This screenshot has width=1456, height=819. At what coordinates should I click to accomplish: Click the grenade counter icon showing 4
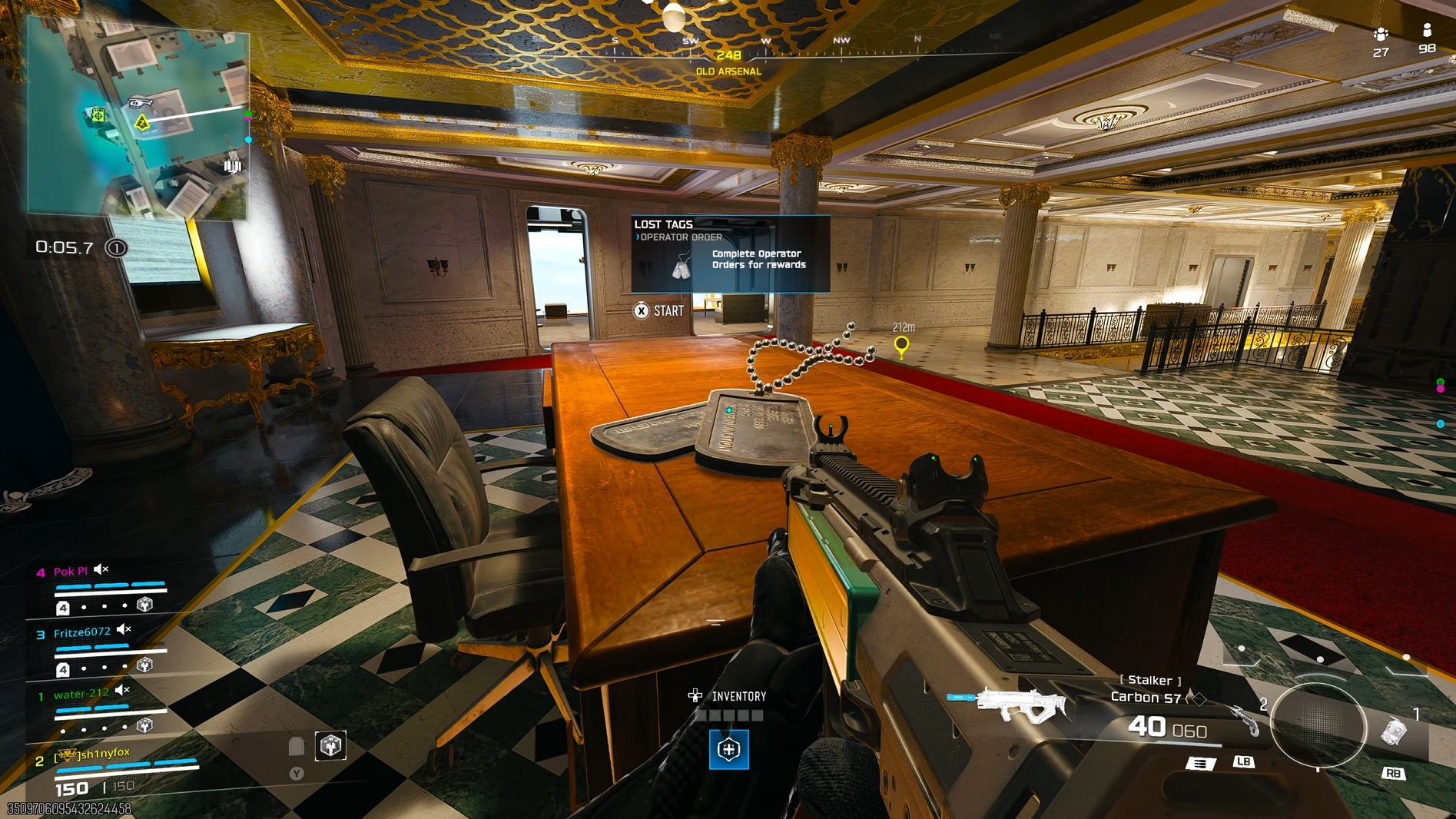point(63,607)
